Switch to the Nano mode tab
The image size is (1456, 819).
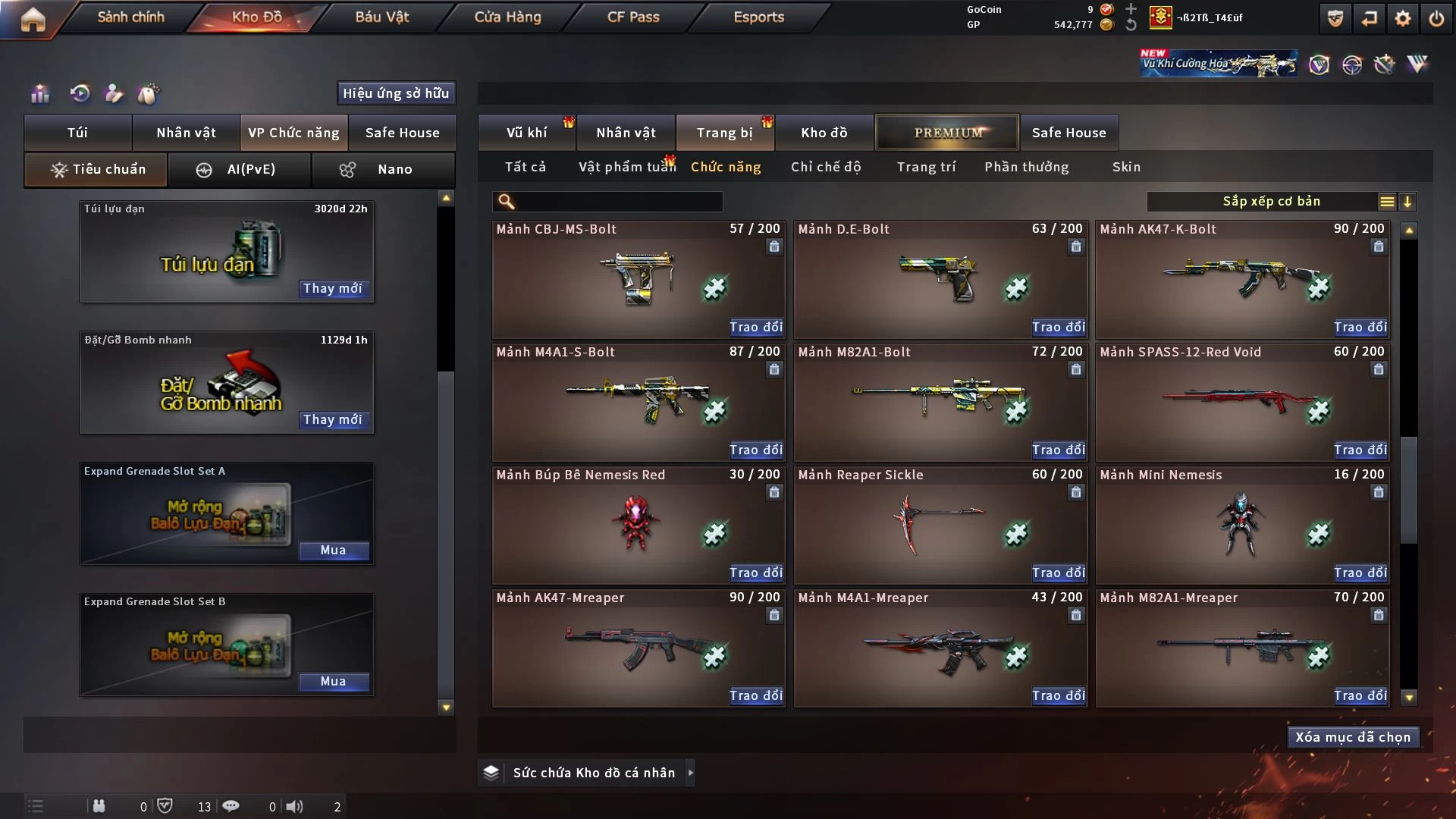point(384,169)
